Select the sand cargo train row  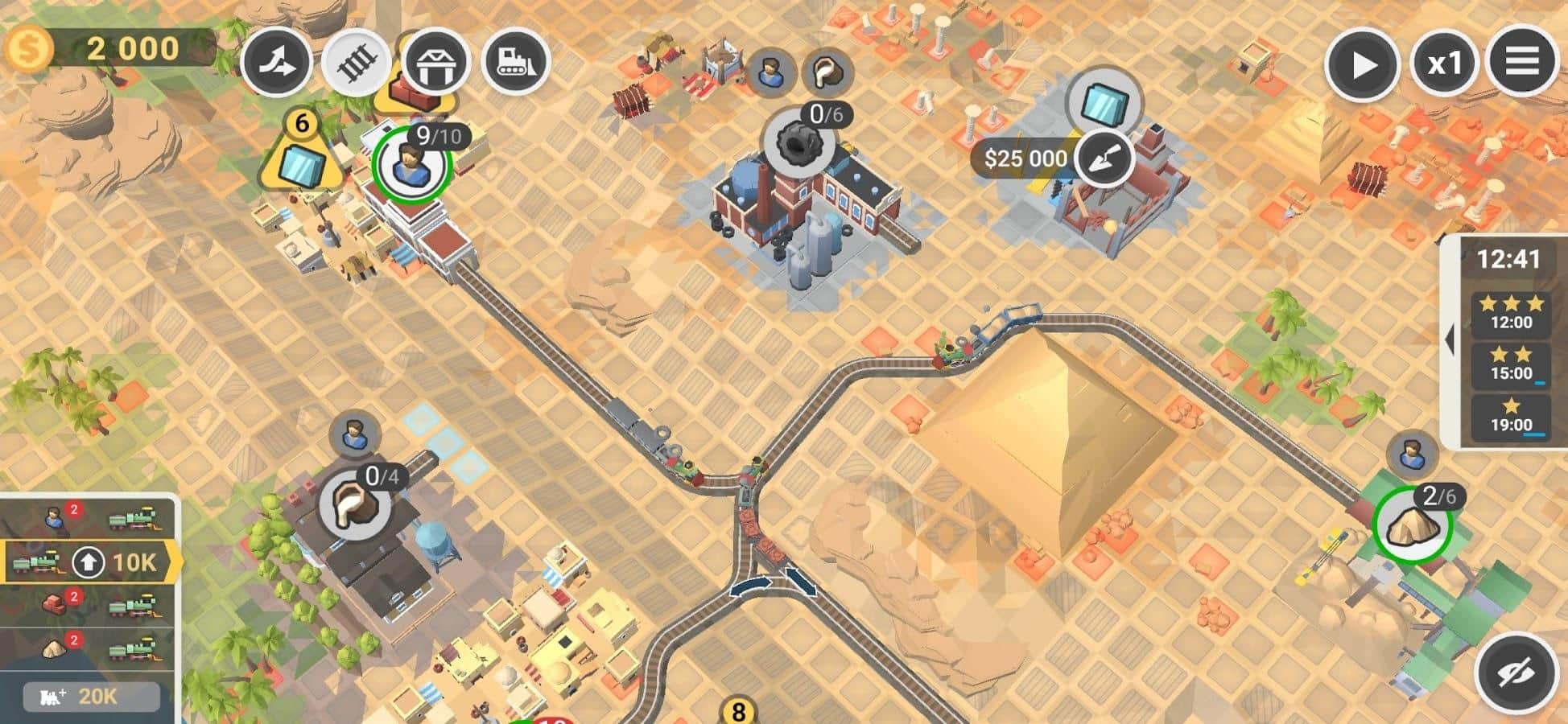89,648
